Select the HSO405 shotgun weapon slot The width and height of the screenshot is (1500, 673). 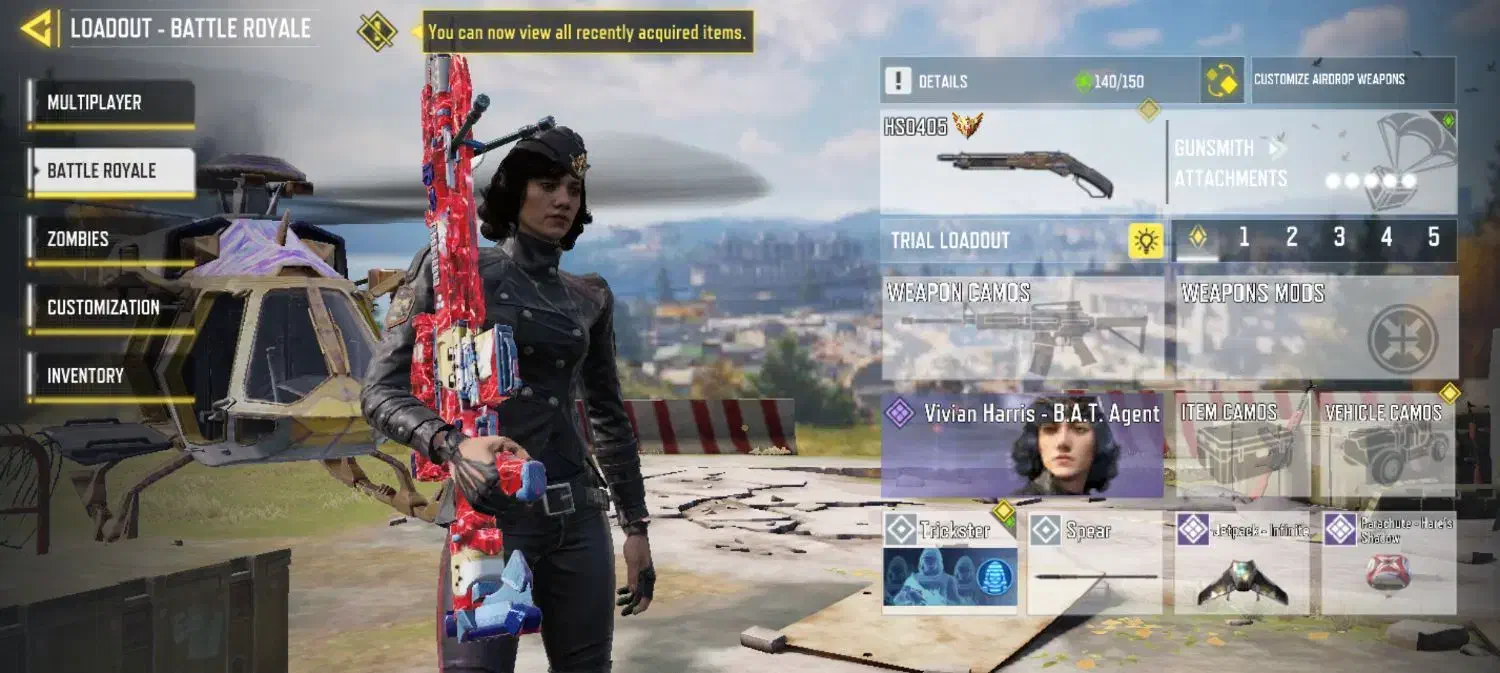[1022, 163]
